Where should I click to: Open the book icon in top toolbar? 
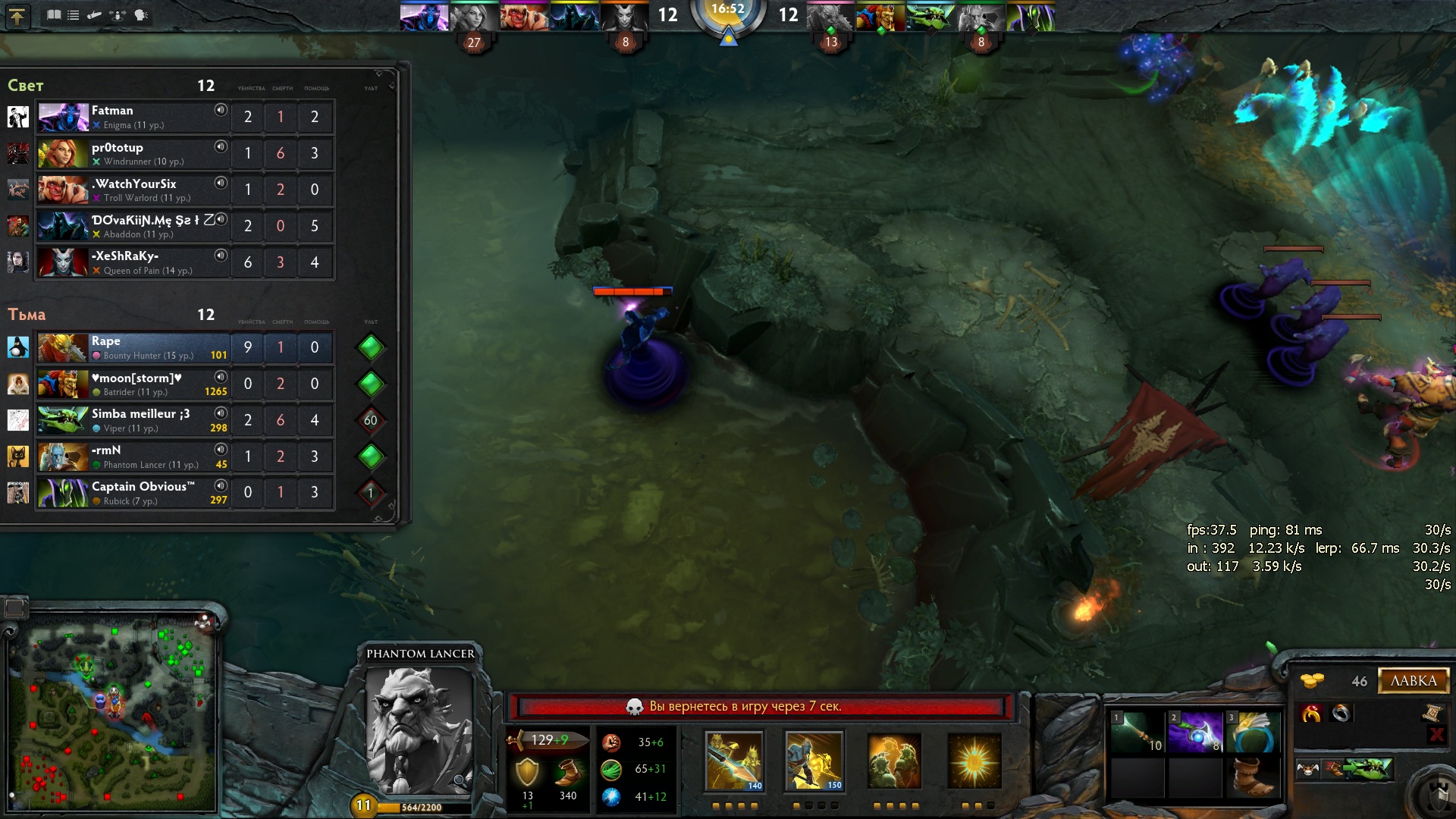click(x=54, y=15)
